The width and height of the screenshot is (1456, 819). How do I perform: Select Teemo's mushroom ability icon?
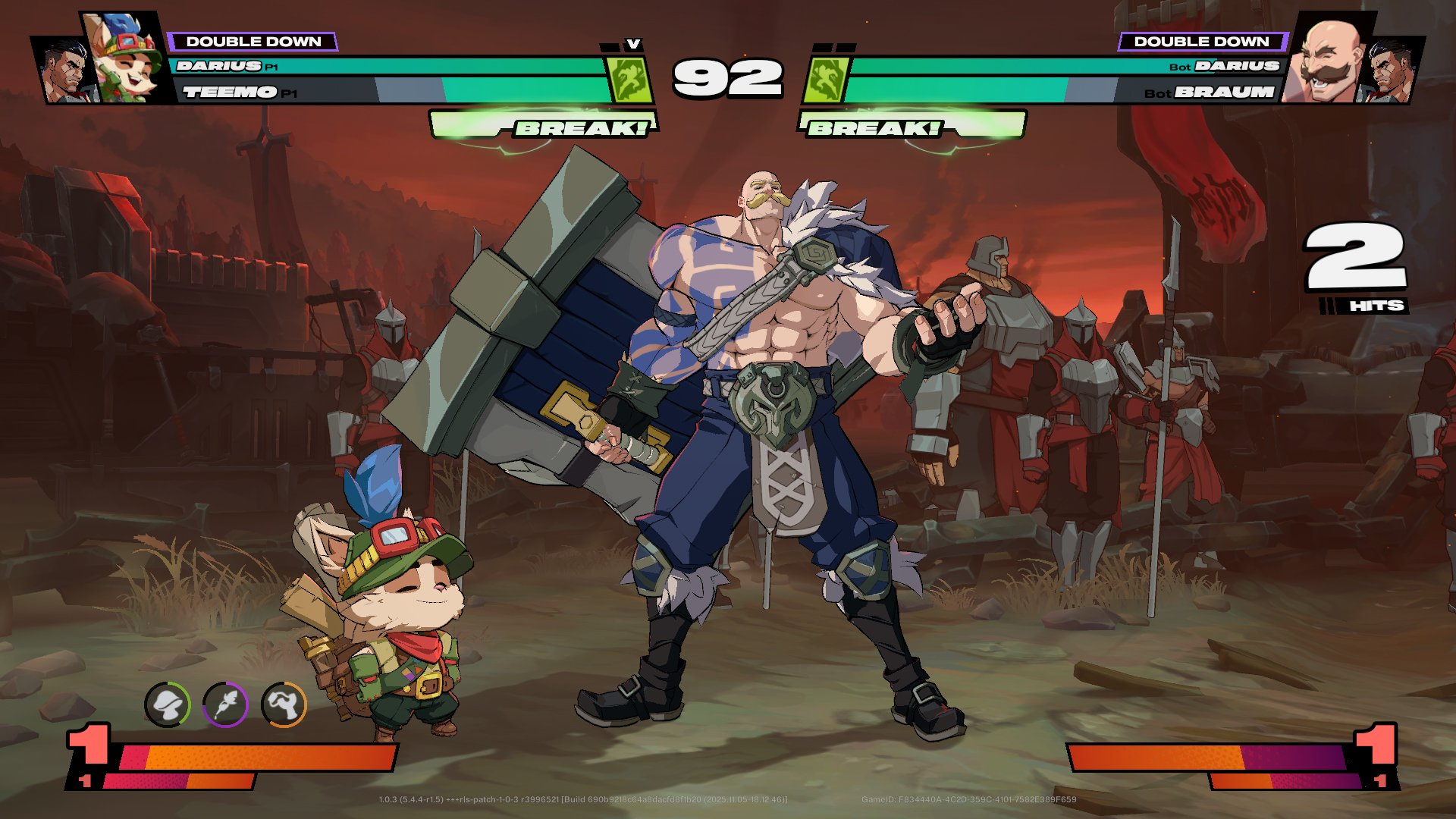point(167,704)
